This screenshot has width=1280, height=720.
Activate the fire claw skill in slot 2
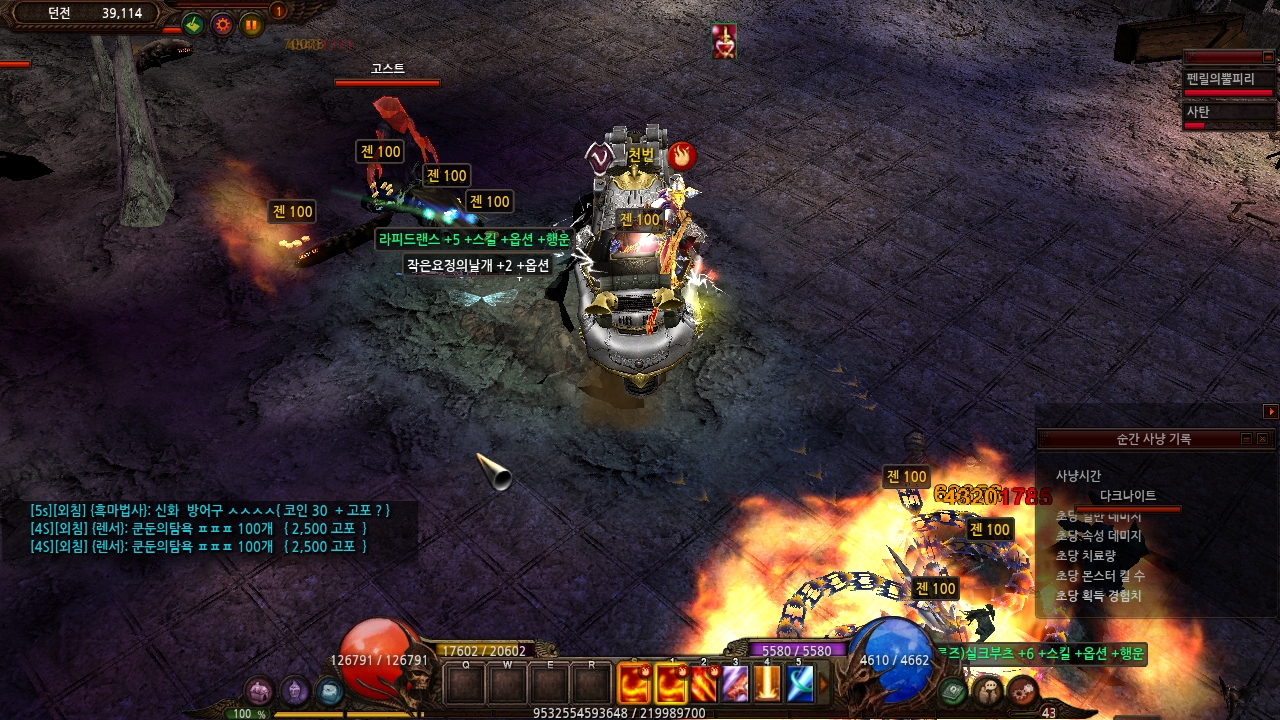click(x=703, y=684)
